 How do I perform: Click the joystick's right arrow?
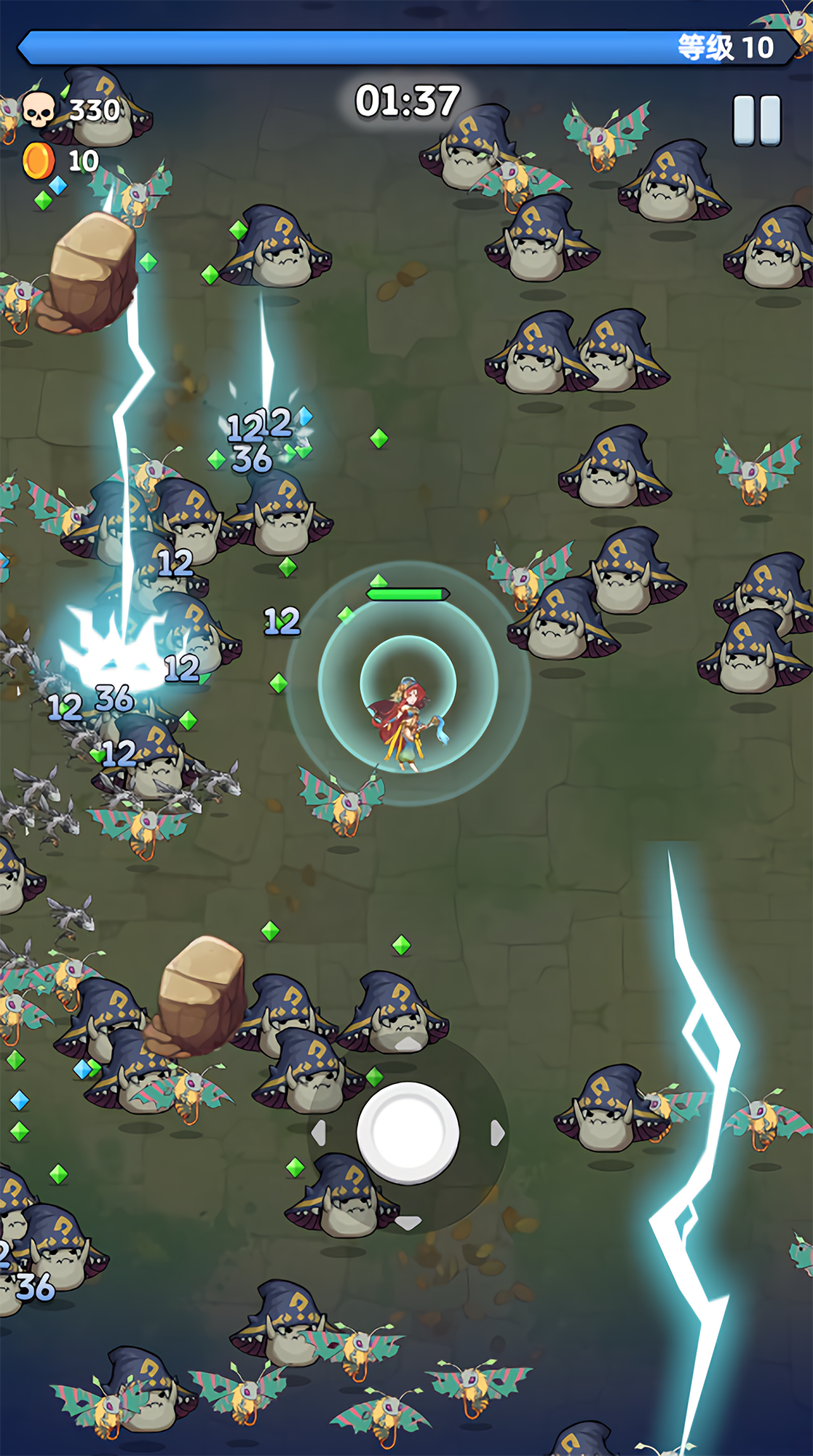pyautogui.click(x=498, y=1133)
